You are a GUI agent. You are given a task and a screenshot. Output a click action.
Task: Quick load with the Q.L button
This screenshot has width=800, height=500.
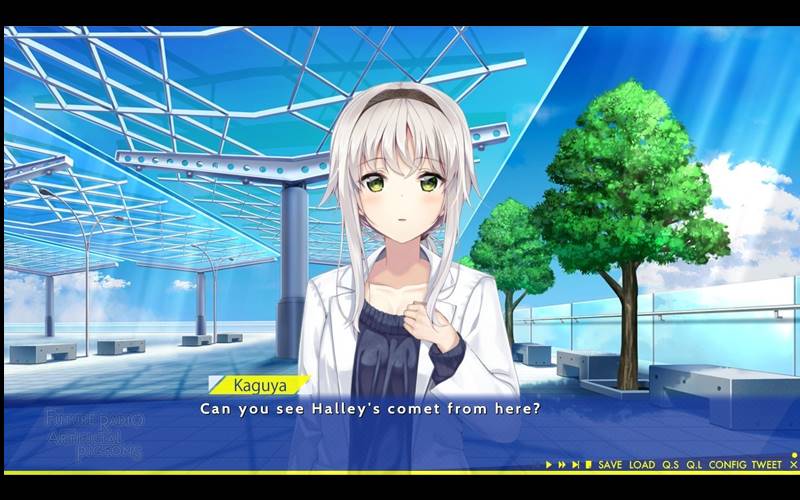(694, 465)
